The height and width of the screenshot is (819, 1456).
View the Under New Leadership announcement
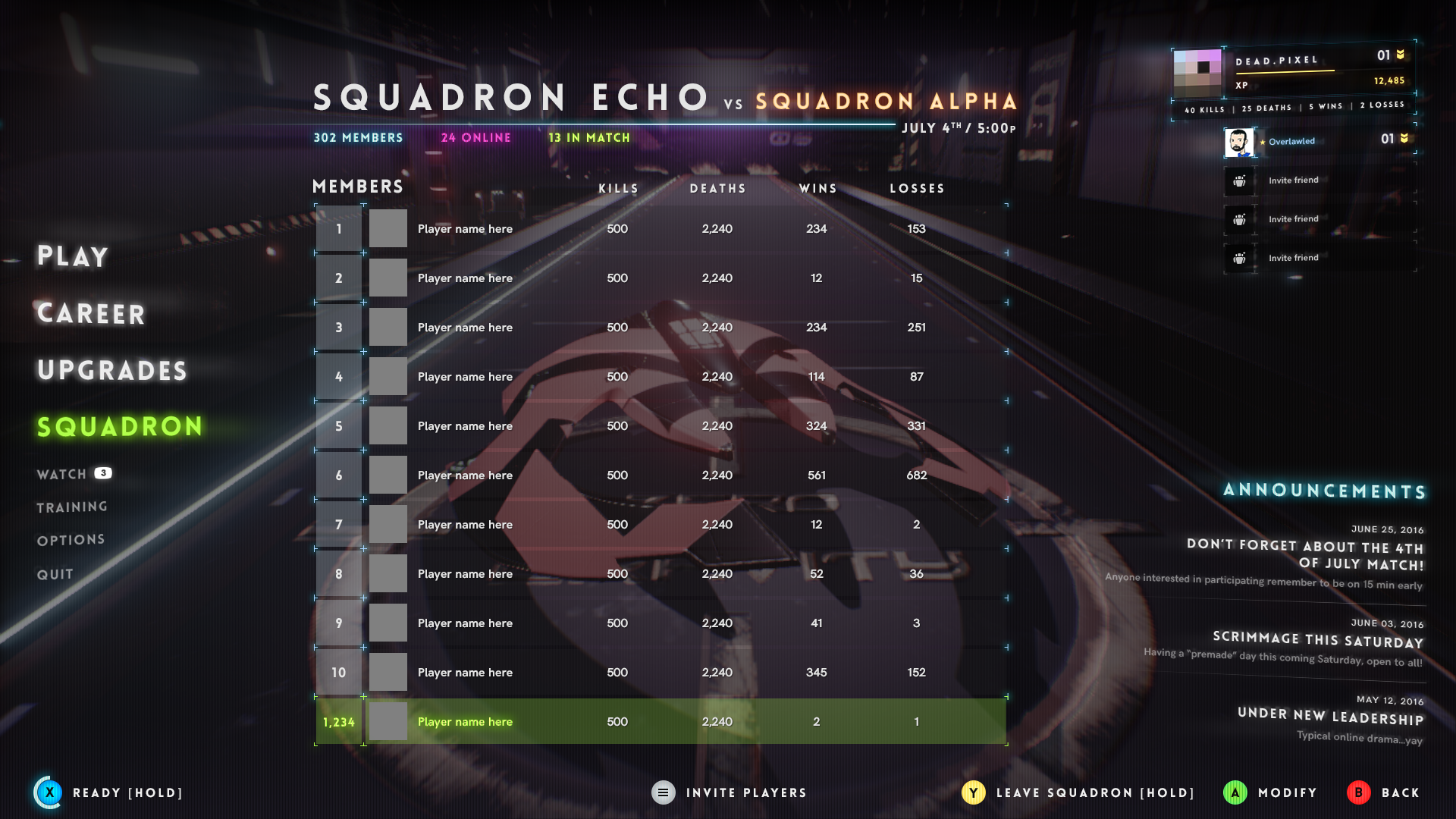point(1330,717)
